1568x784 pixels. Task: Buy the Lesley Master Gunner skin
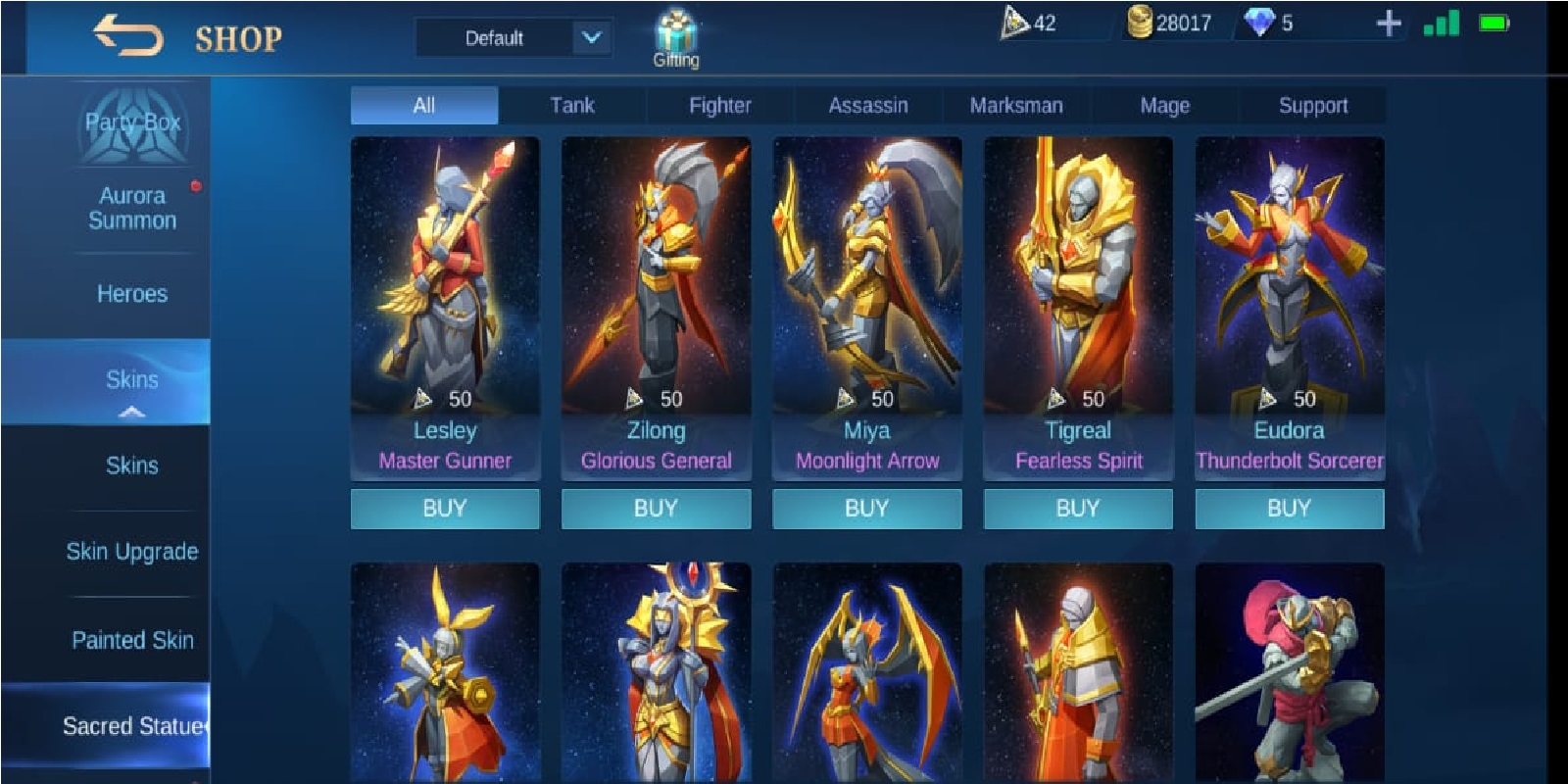[x=445, y=508]
